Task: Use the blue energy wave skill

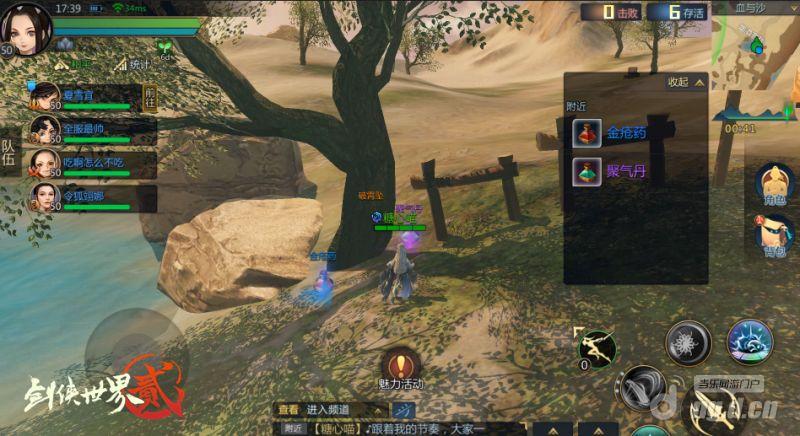Action: [x=749, y=343]
